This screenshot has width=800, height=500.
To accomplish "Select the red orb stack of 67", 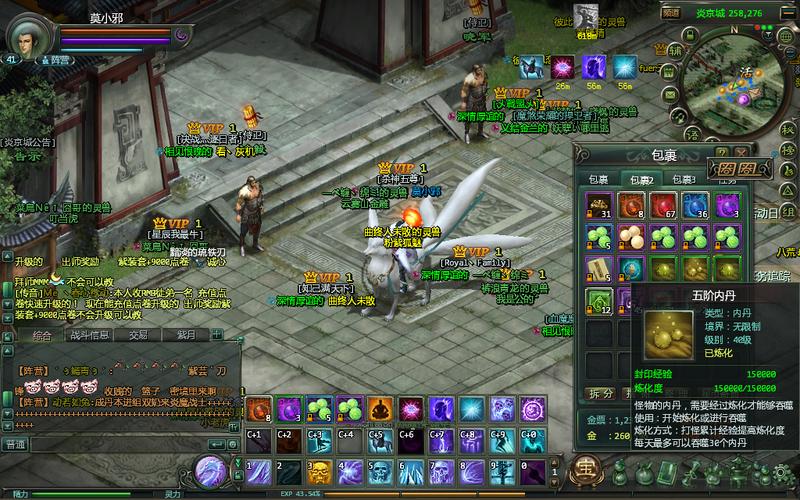I will click(x=662, y=205).
